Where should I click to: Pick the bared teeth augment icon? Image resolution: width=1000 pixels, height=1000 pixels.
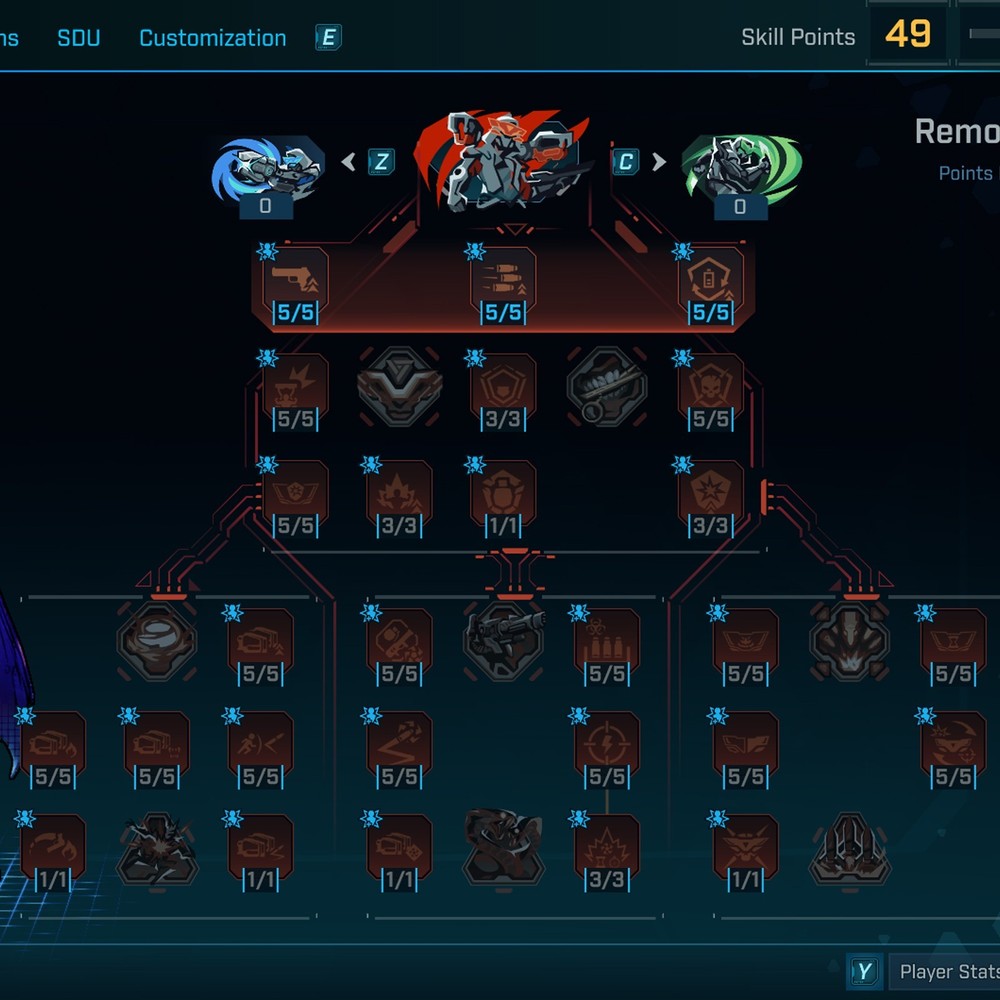[x=607, y=386]
